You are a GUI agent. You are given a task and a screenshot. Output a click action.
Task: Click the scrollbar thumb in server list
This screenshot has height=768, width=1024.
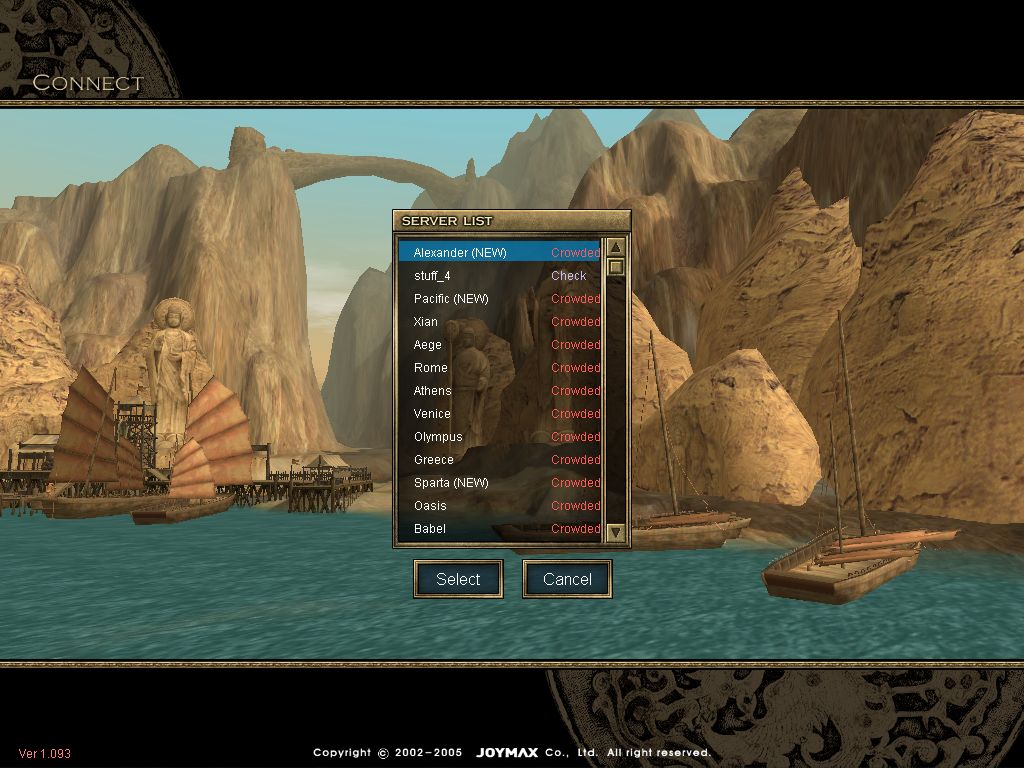point(616,267)
